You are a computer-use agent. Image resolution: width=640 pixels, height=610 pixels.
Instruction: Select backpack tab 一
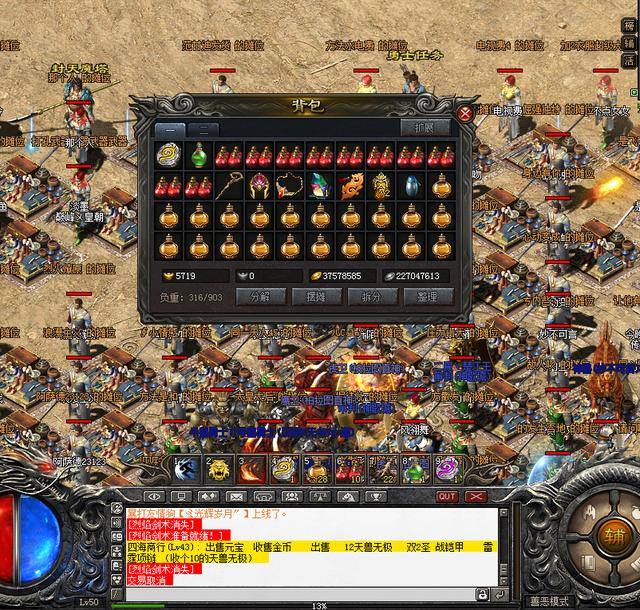pos(169,129)
